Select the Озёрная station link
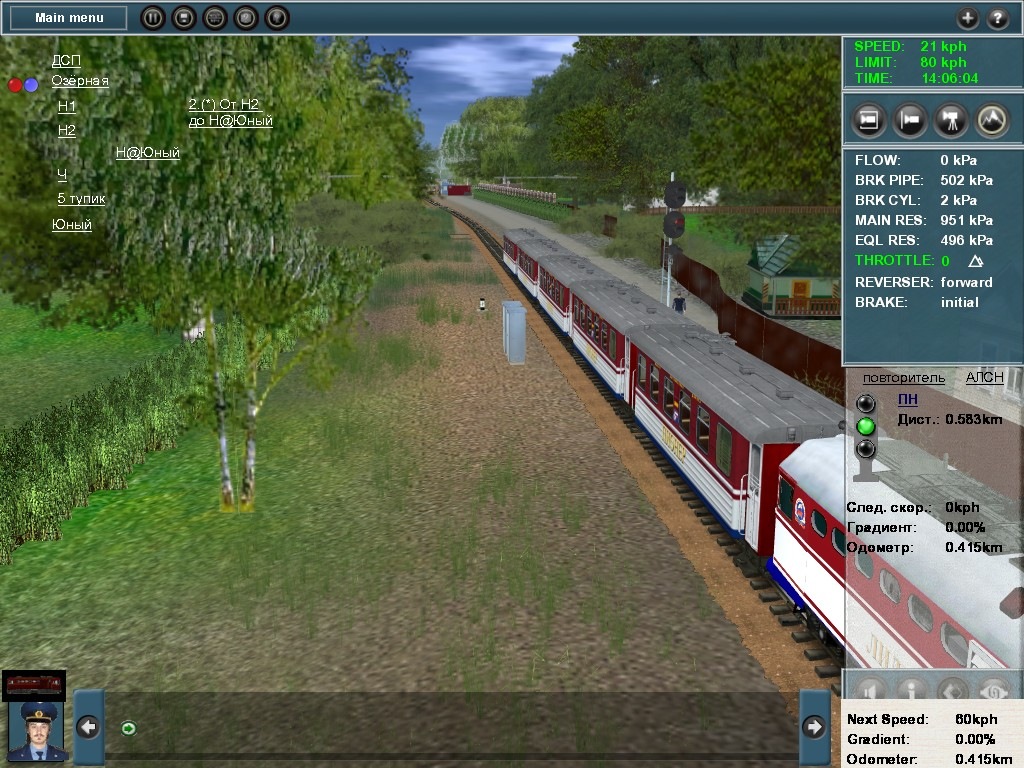Image resolution: width=1024 pixels, height=768 pixels. (80, 81)
